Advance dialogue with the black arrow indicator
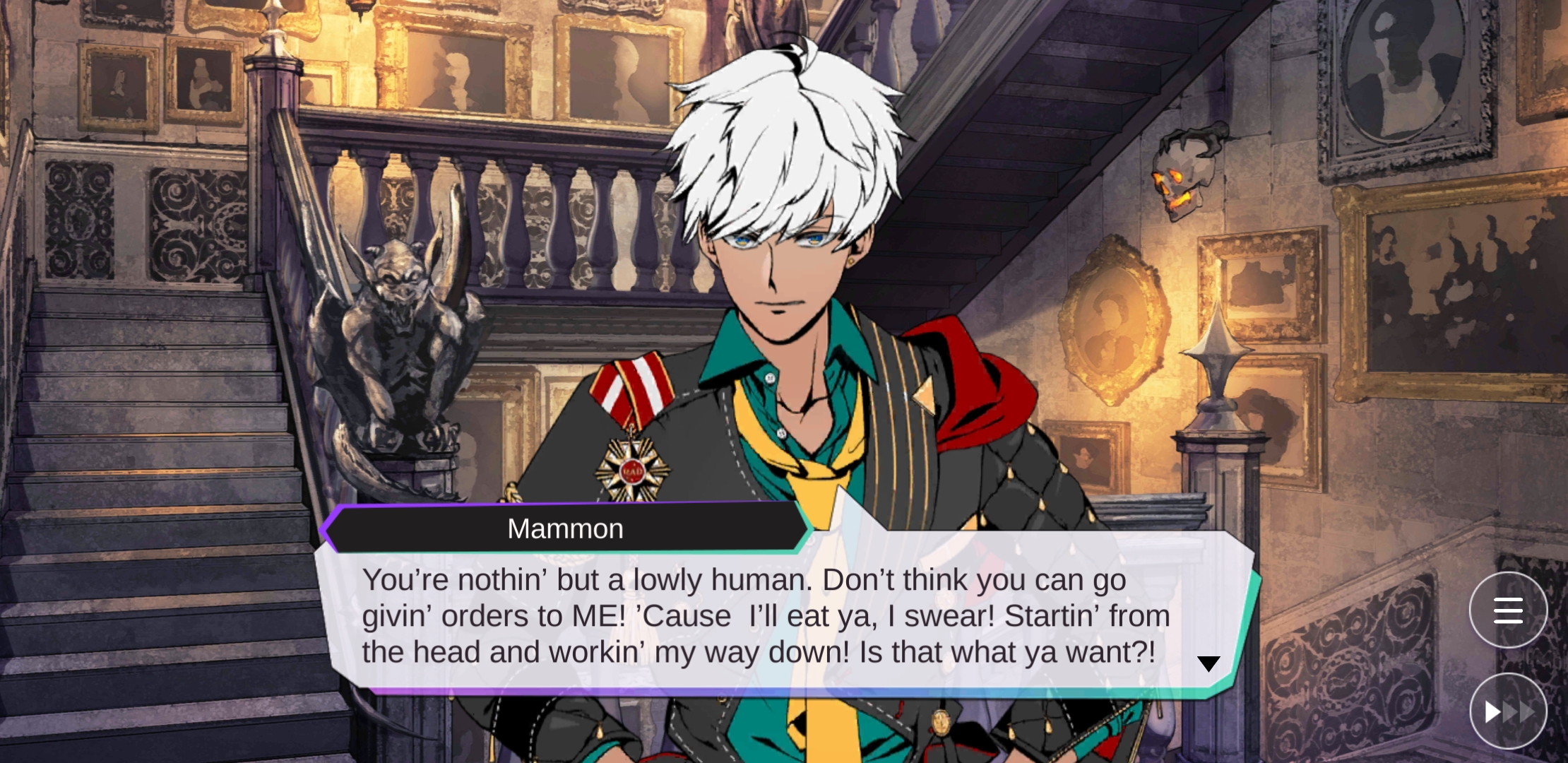The image size is (1568, 763). point(1208,663)
